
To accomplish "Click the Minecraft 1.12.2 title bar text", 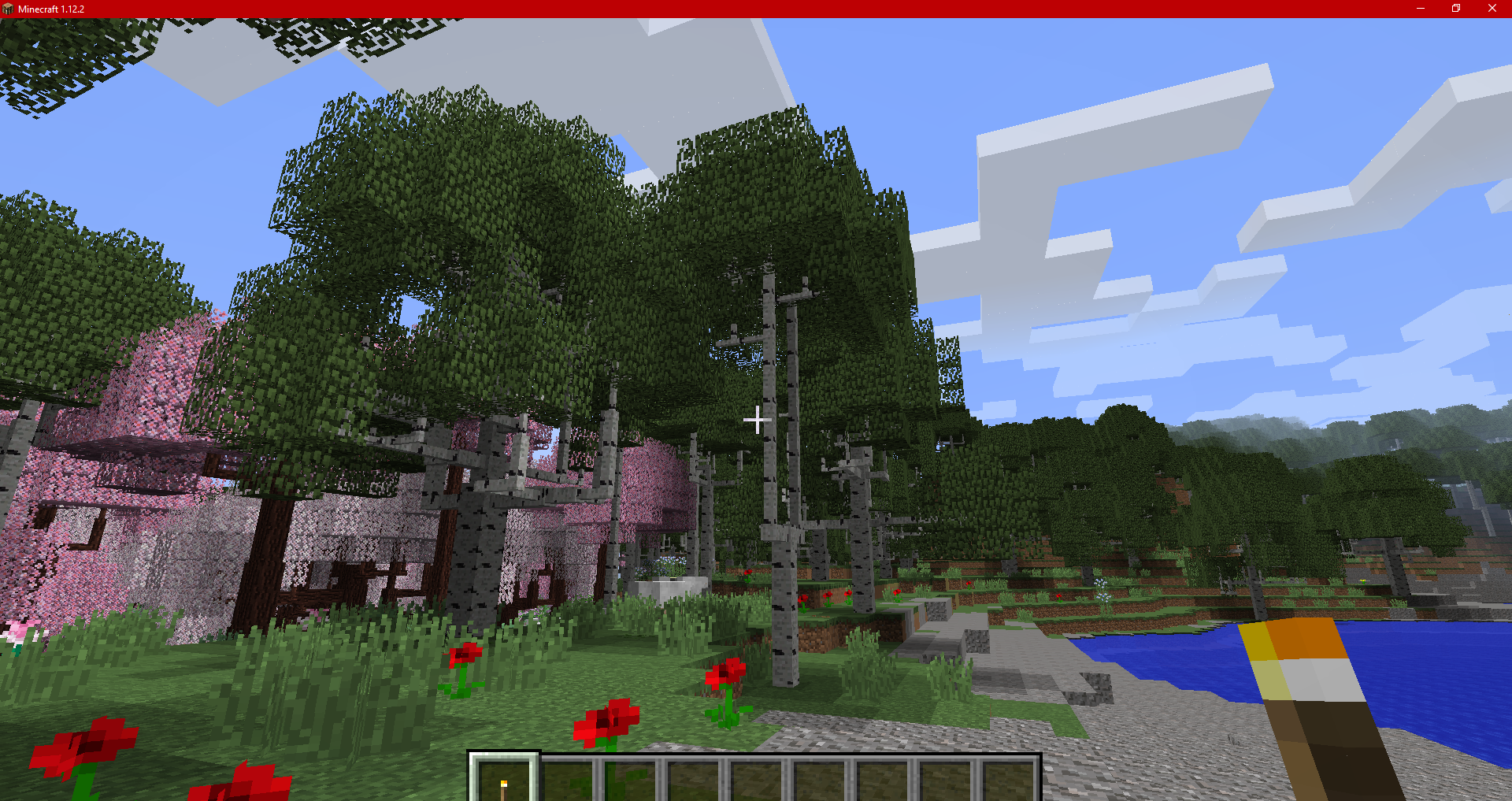I will click(x=51, y=9).
